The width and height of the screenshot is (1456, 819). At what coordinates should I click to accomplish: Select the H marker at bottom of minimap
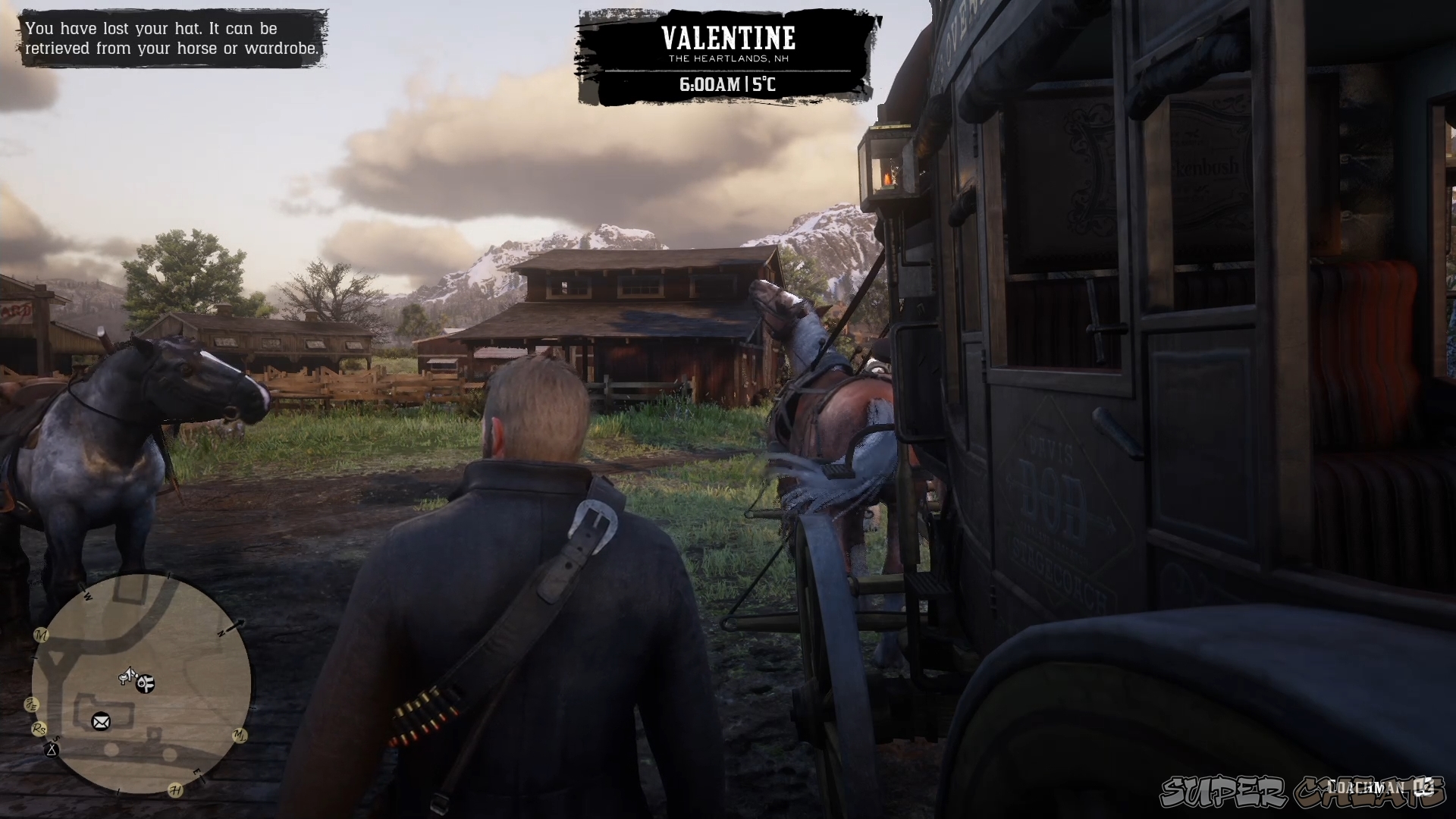(x=175, y=789)
